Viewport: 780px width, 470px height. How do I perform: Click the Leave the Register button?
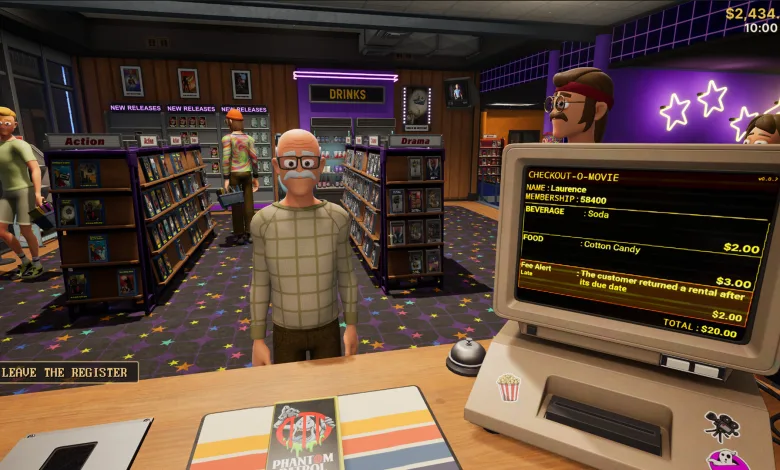(x=67, y=373)
